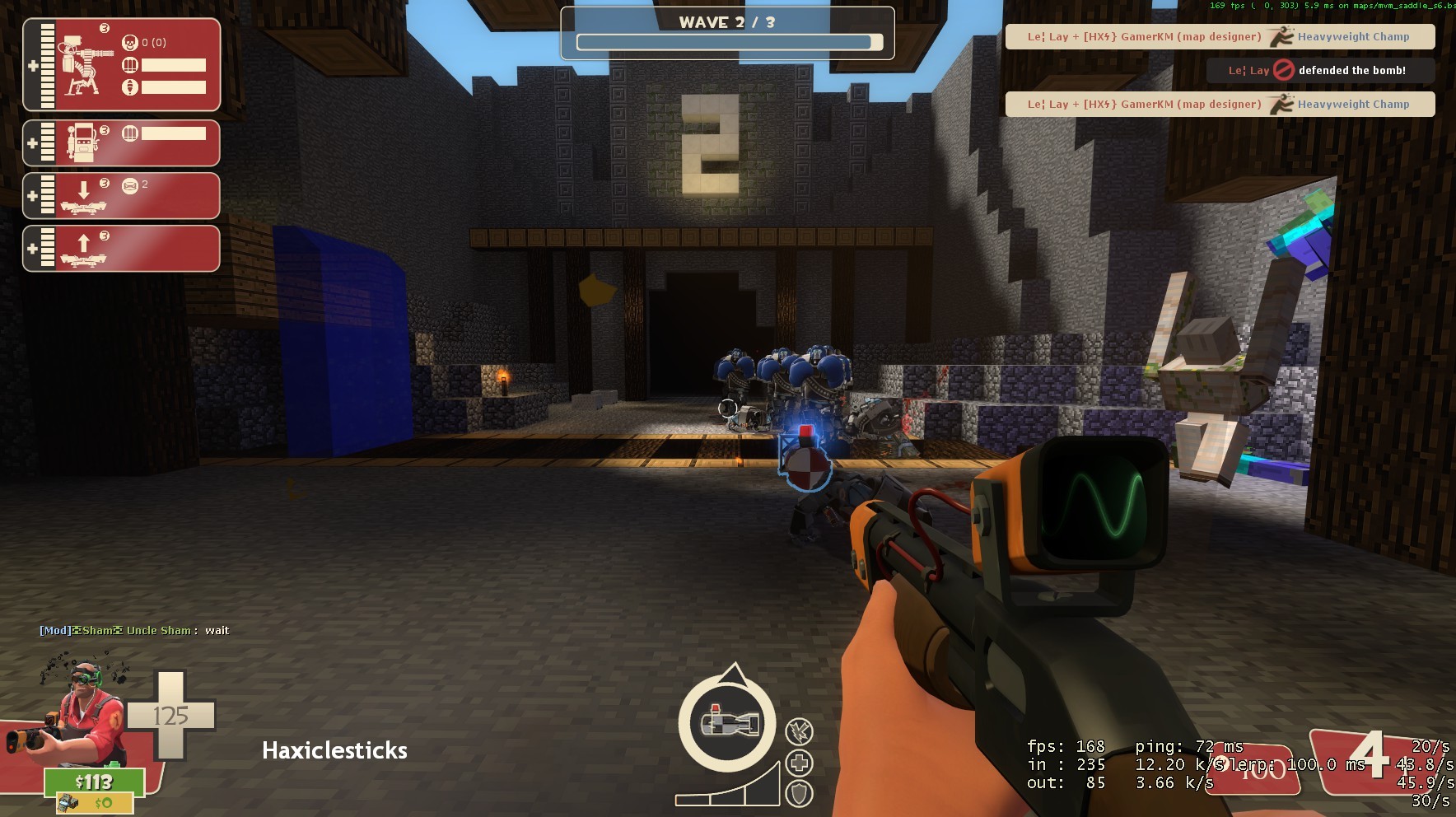Expand the teleporter entrance upgrade meter
1456x817 pixels.
click(x=31, y=195)
